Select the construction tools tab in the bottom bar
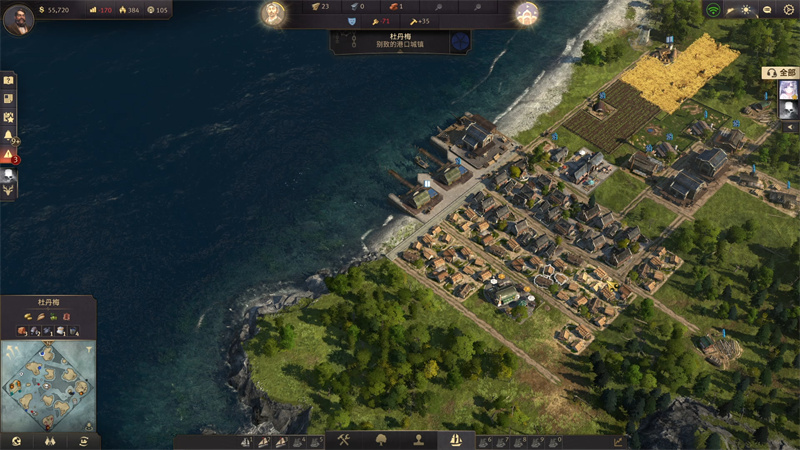Screen dimensions: 800x450 (342, 440)
